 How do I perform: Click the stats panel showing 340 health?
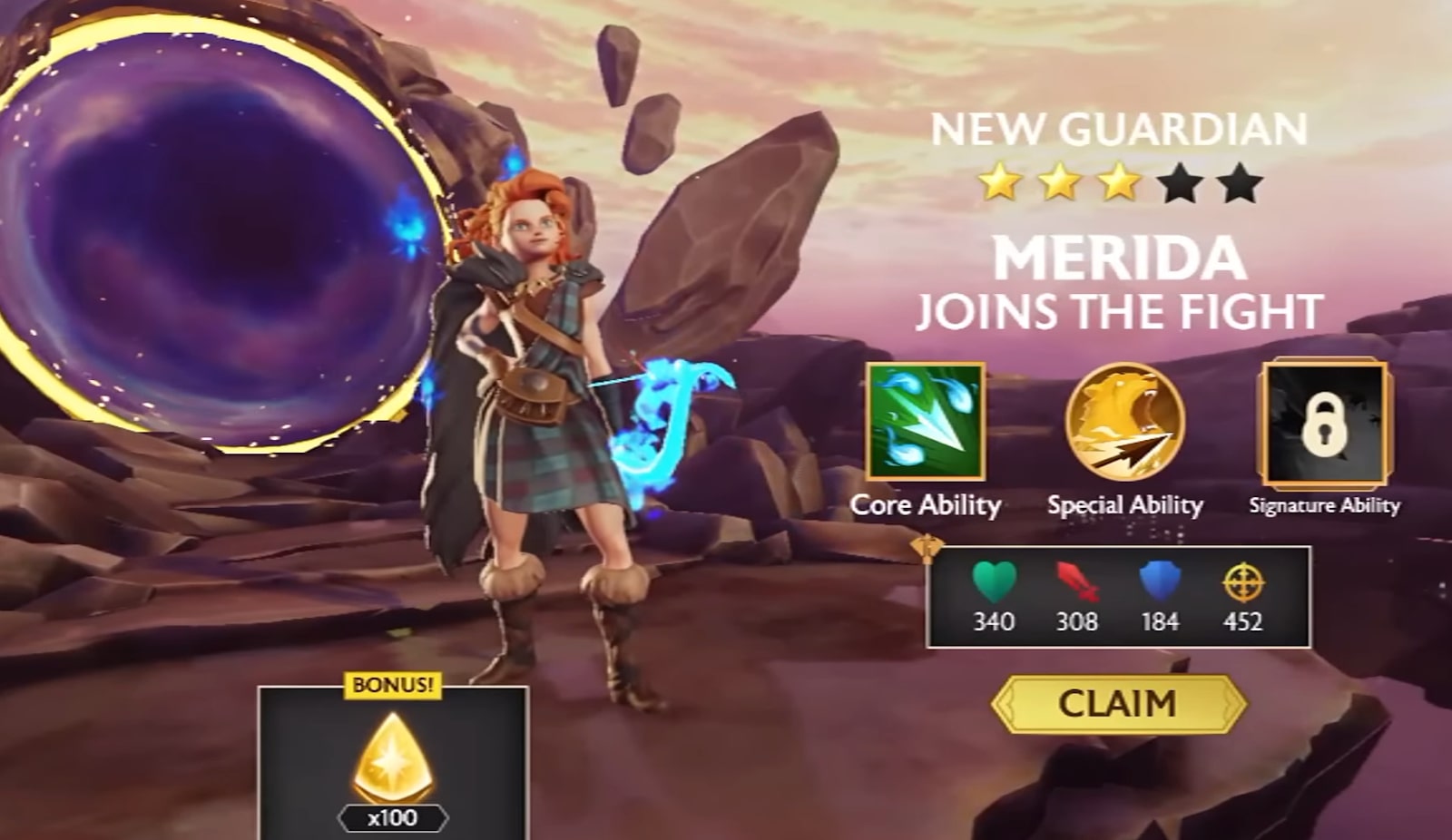click(1121, 594)
